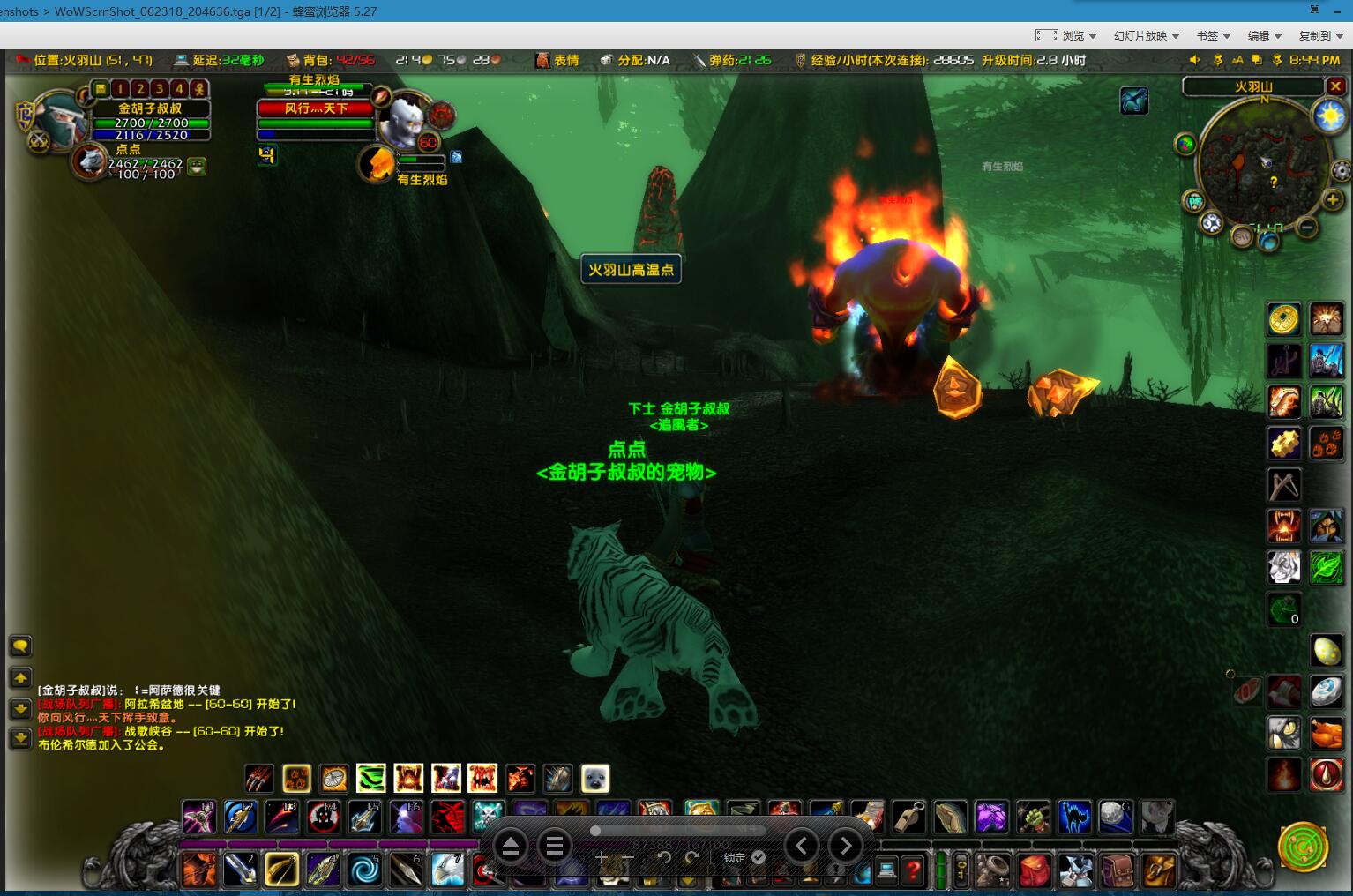The width and height of the screenshot is (1353, 896).
Task: Use the whistle item on the action bar
Action: tap(908, 818)
